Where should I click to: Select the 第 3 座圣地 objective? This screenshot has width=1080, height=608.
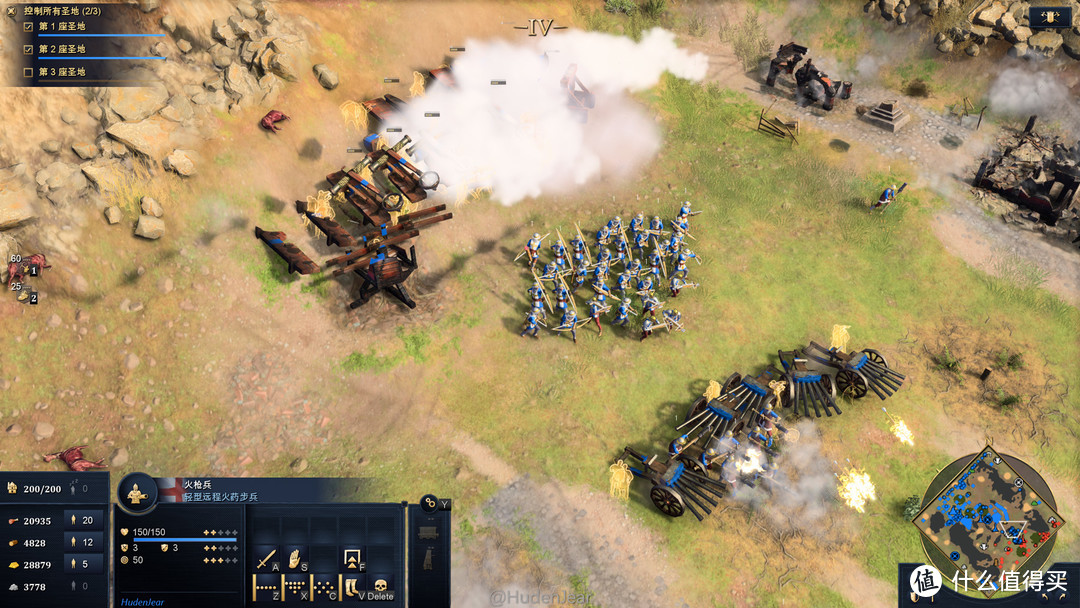click(x=61, y=72)
